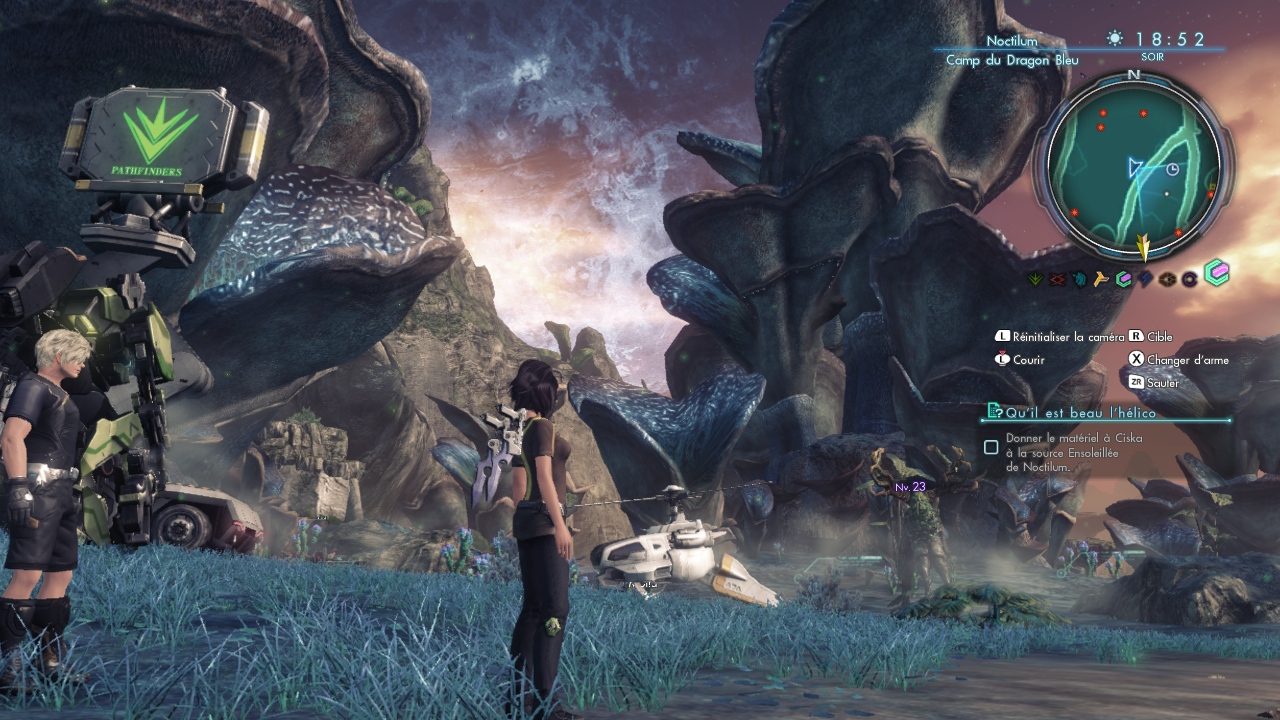The image size is (1280, 720).
Task: Choose the teal horse-head Harriers icon
Action: (1079, 279)
